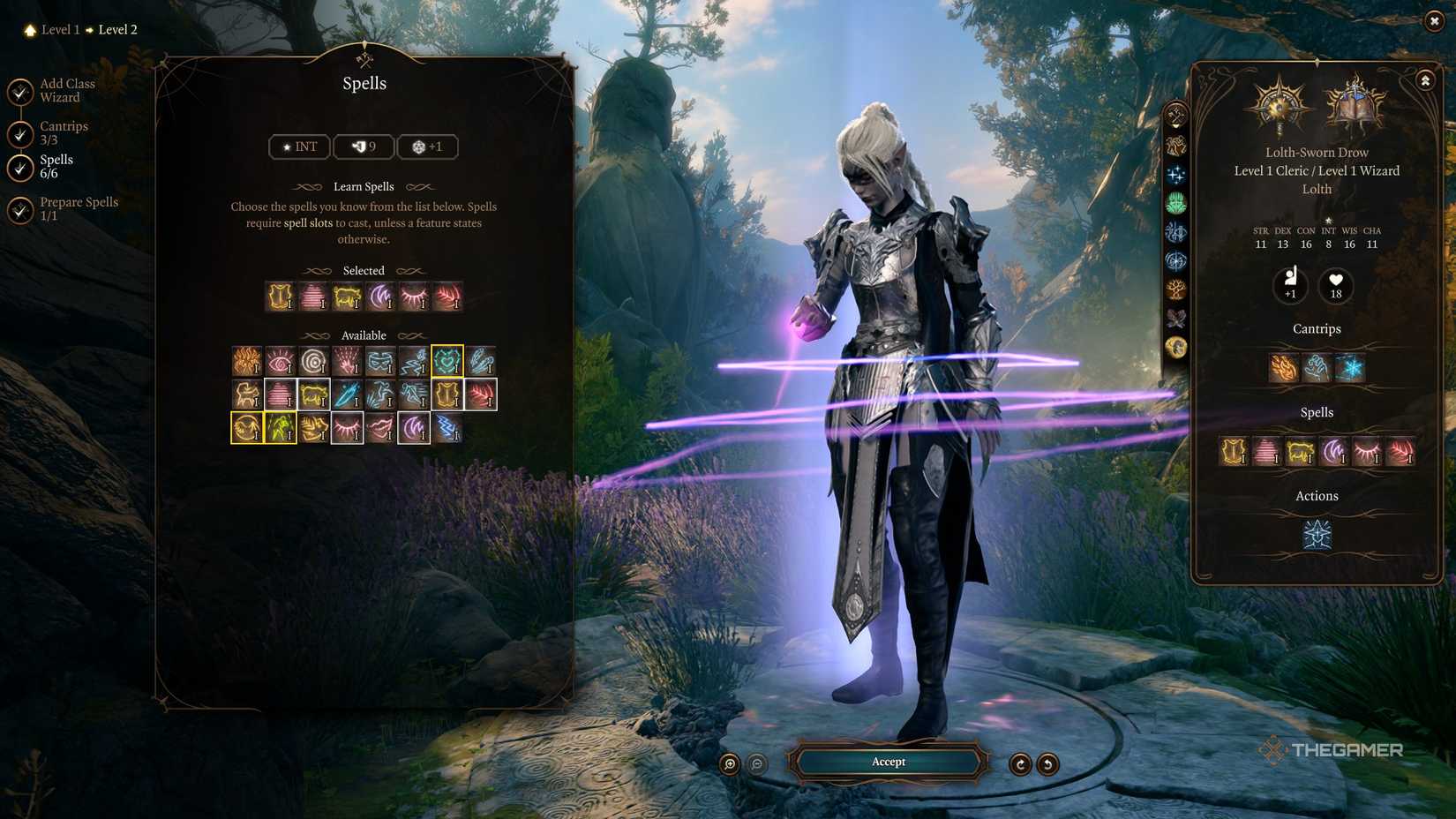Click the zoom-in magnifier below the character

click(728, 763)
